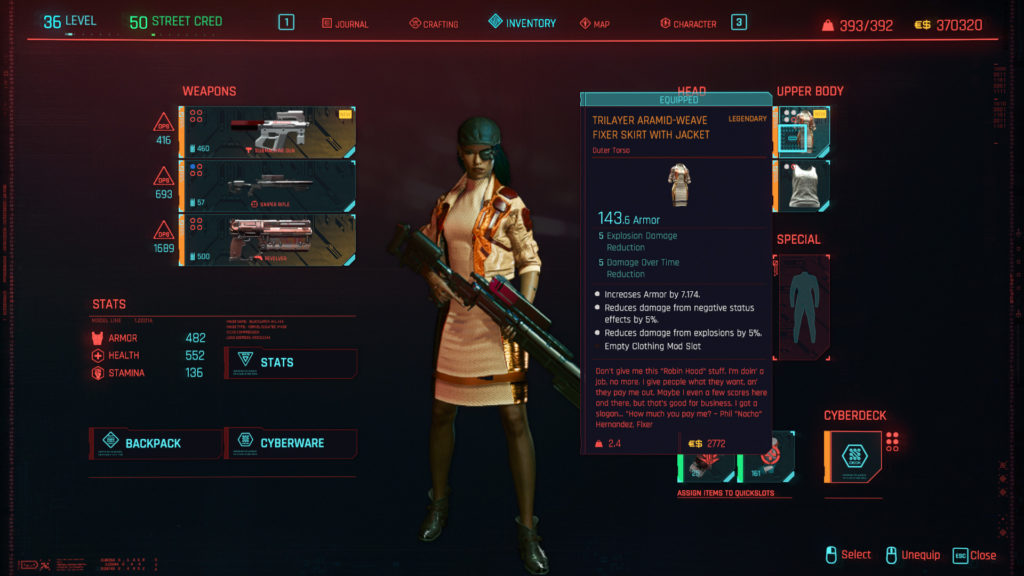Click Assign Items to Quickslots
Image resolution: width=1024 pixels, height=576 pixels.
[x=725, y=493]
